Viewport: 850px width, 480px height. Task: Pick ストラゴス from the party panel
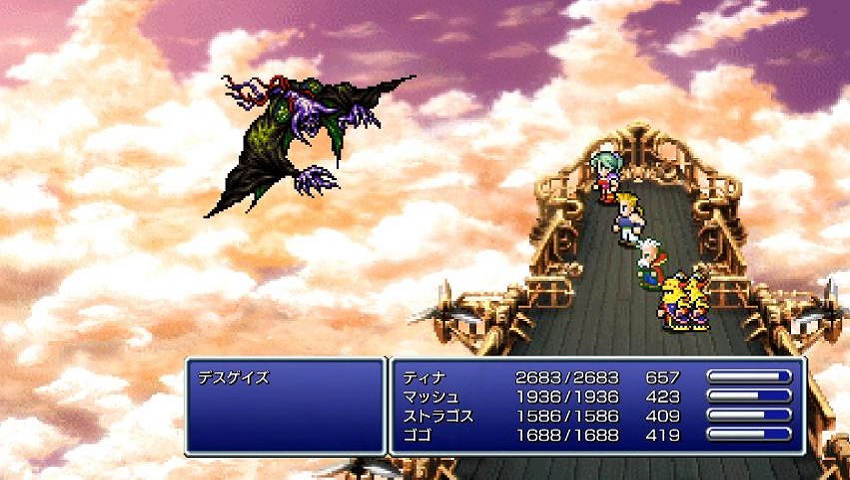click(x=437, y=416)
